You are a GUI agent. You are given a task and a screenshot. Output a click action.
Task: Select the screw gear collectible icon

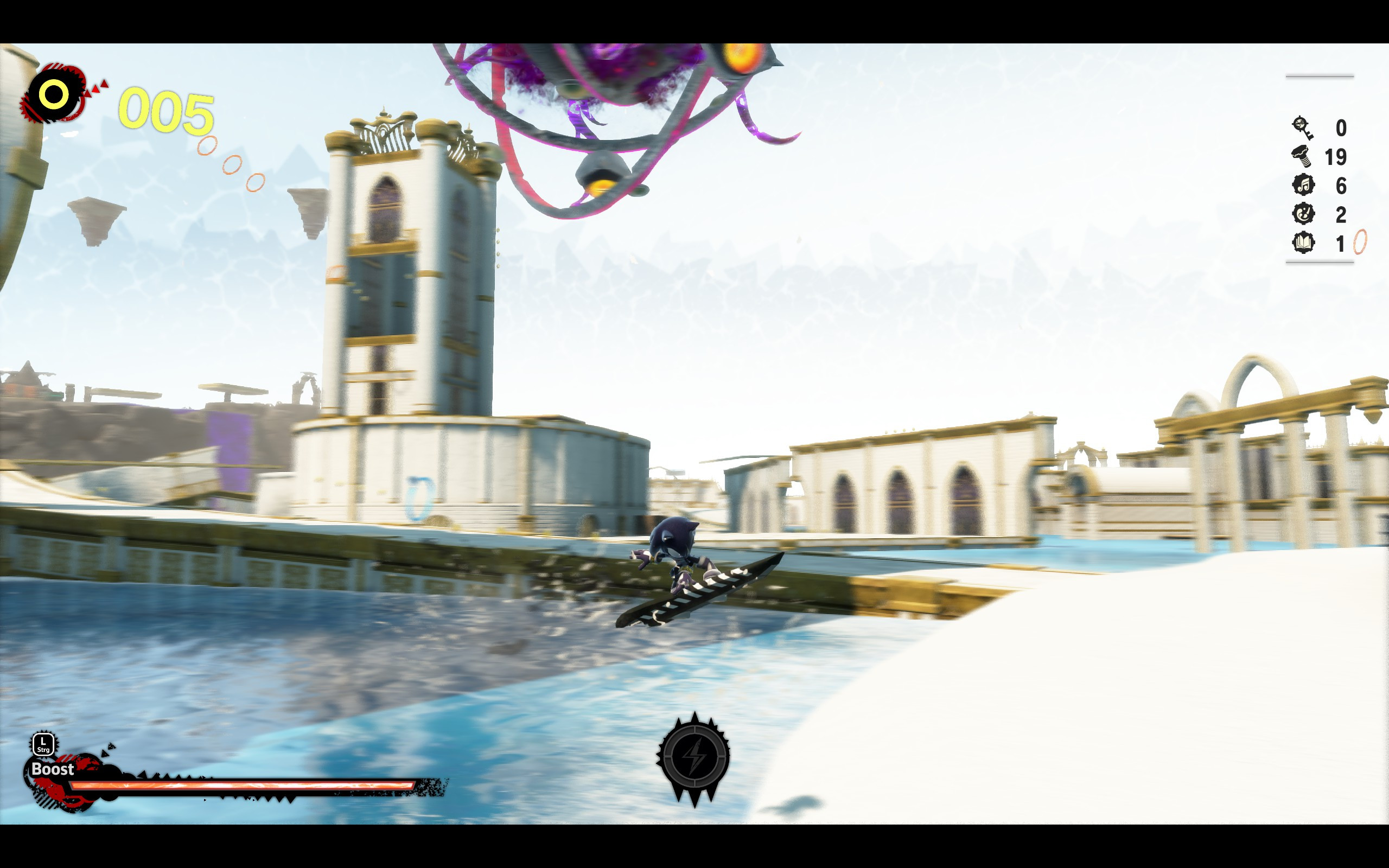1301,156
